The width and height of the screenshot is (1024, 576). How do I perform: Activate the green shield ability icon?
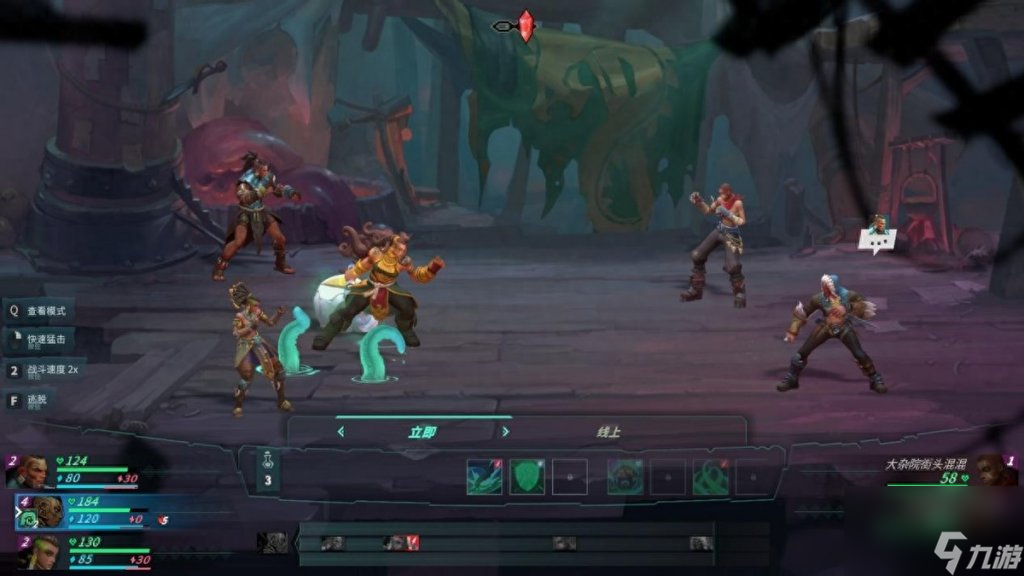(527, 477)
